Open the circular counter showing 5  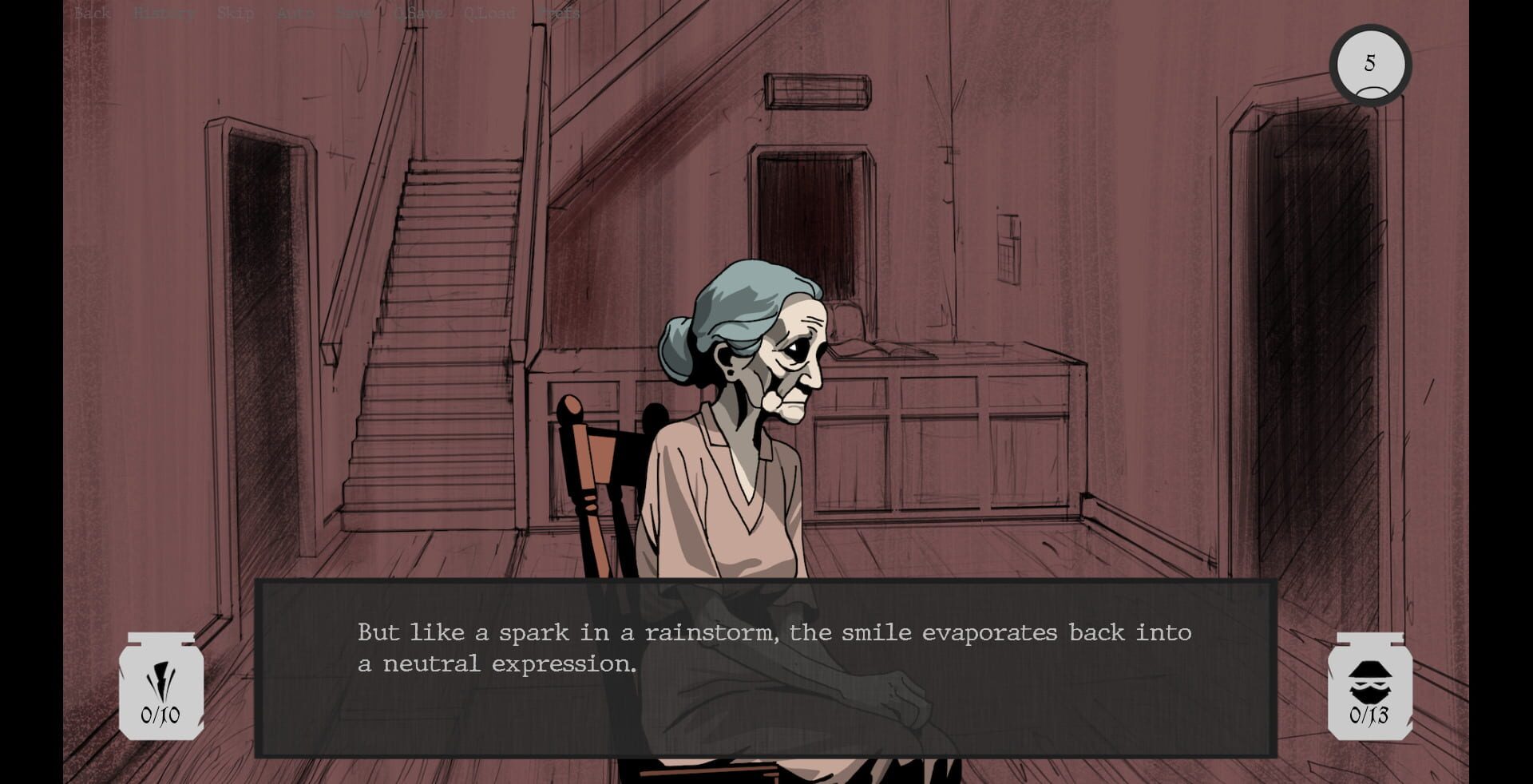[x=1370, y=65]
